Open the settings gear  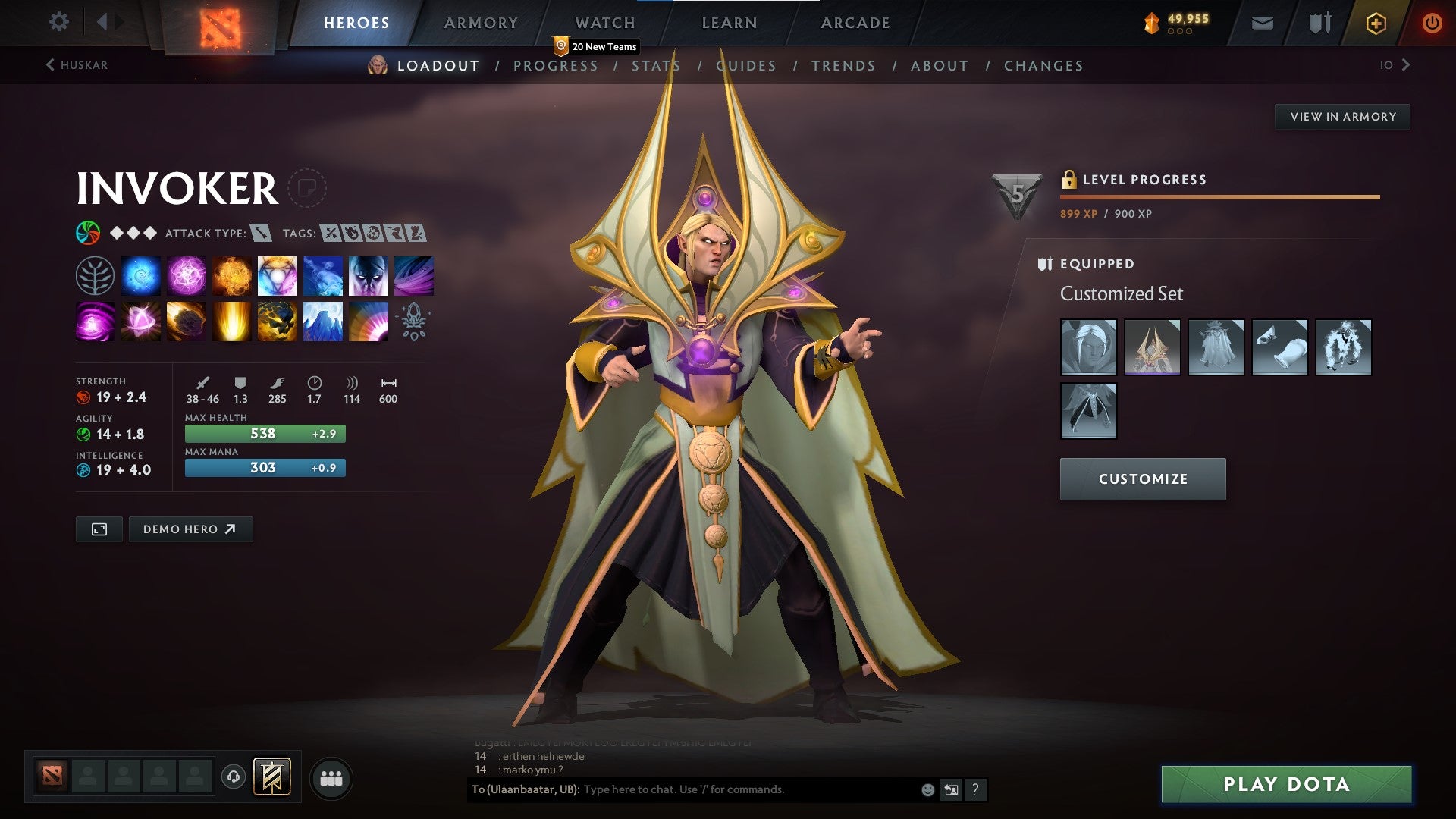pos(59,23)
